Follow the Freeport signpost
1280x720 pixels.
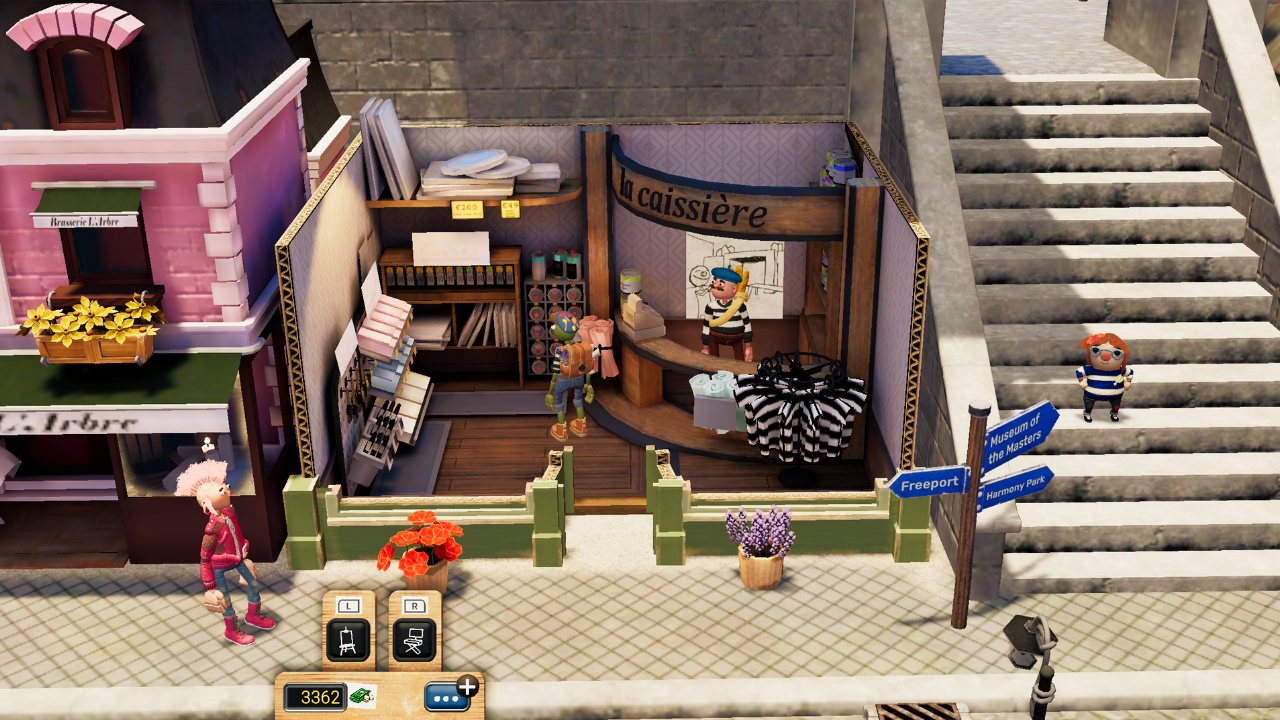coord(932,482)
